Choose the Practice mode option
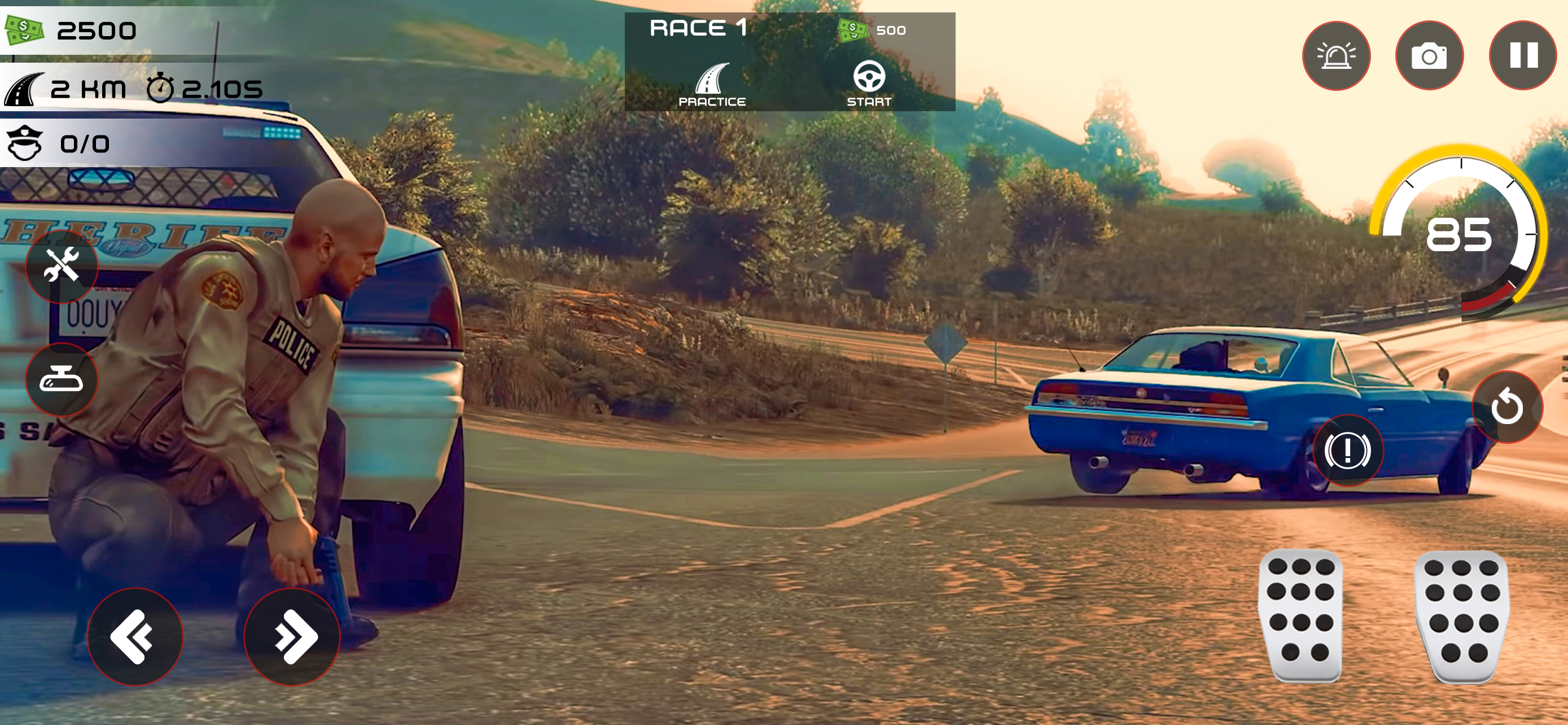Viewport: 1568px width, 725px height. 712,85
